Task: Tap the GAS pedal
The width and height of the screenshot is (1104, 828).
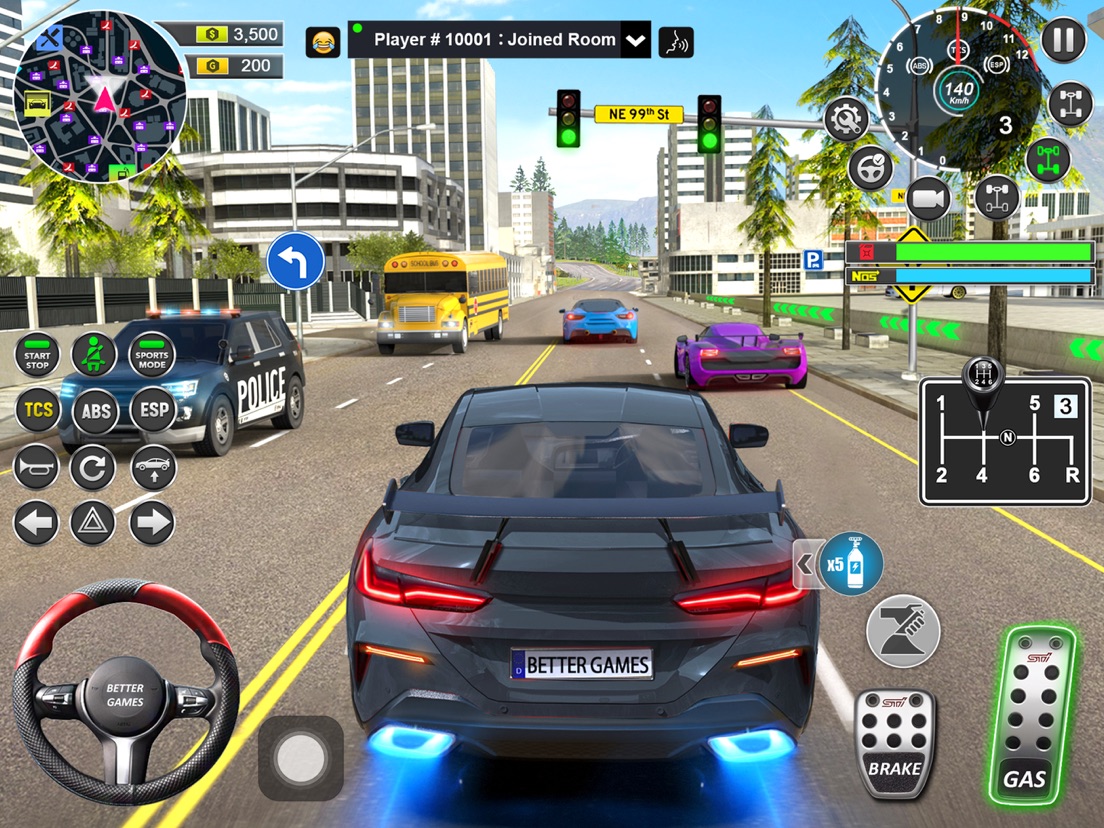Action: point(1030,716)
